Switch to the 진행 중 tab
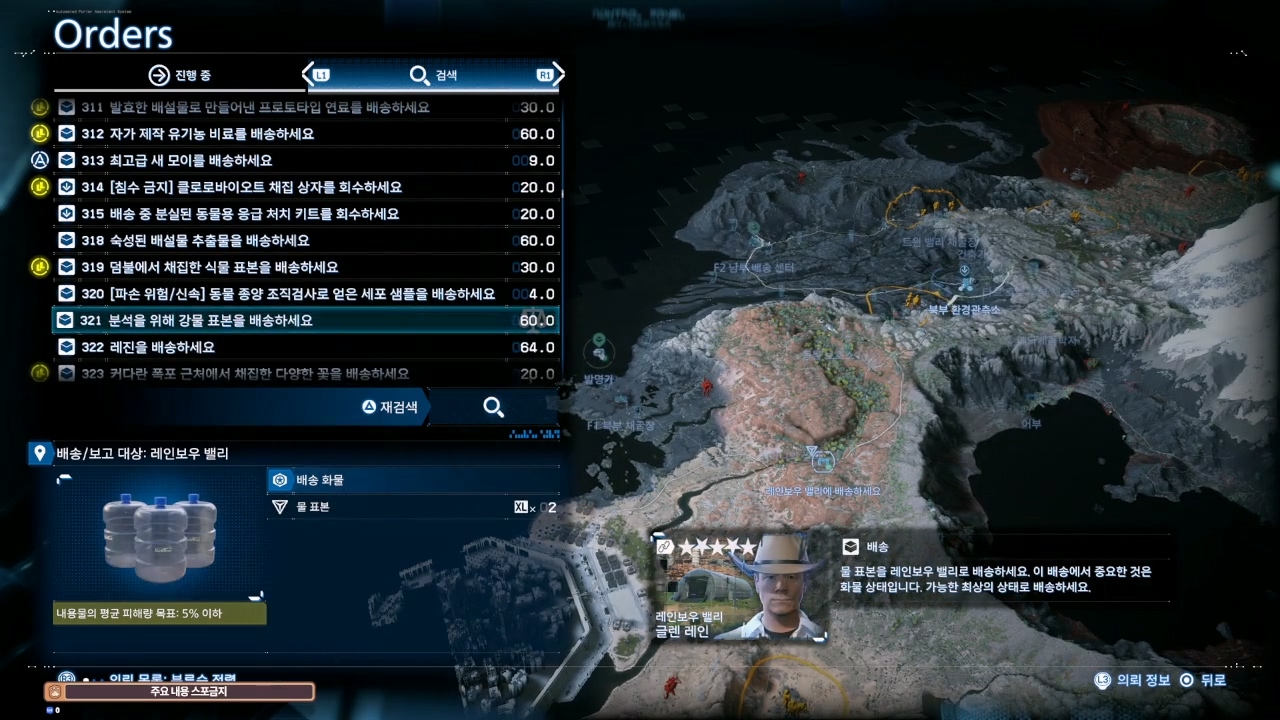The width and height of the screenshot is (1280, 720). click(x=180, y=75)
